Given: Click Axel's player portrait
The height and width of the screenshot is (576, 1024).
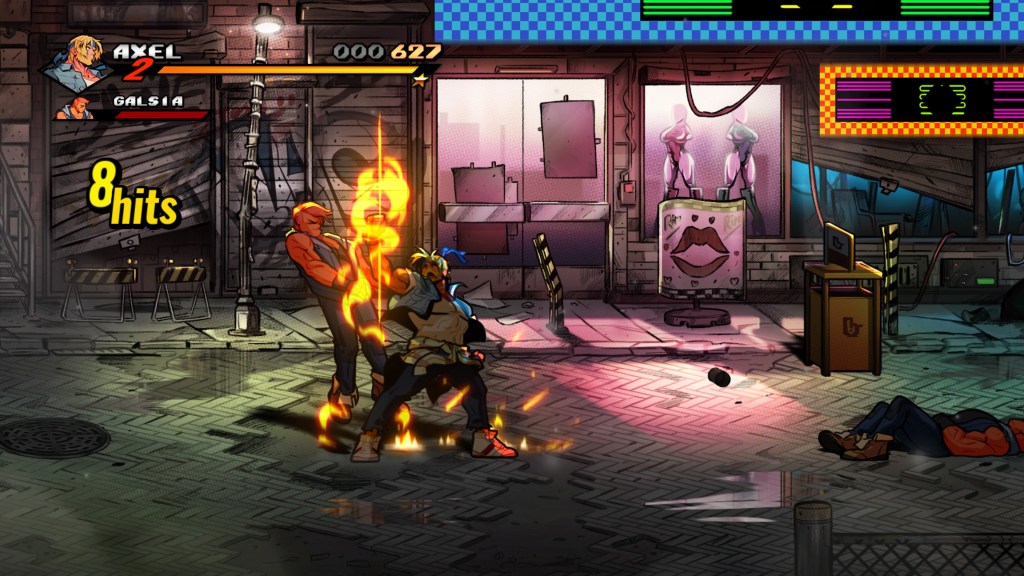Looking at the screenshot, I should [x=78, y=62].
